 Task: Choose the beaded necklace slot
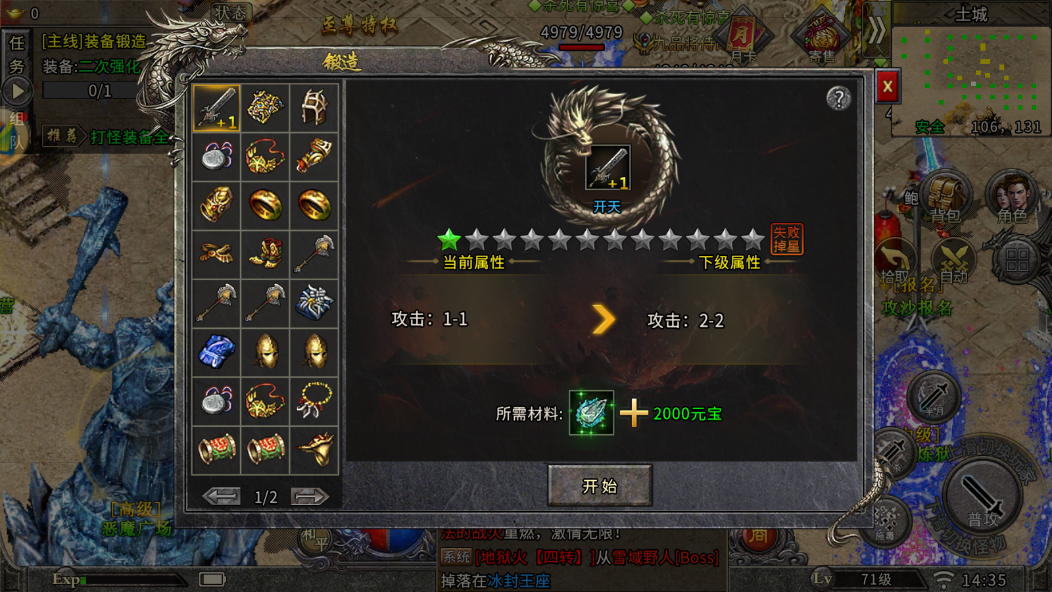coord(314,401)
